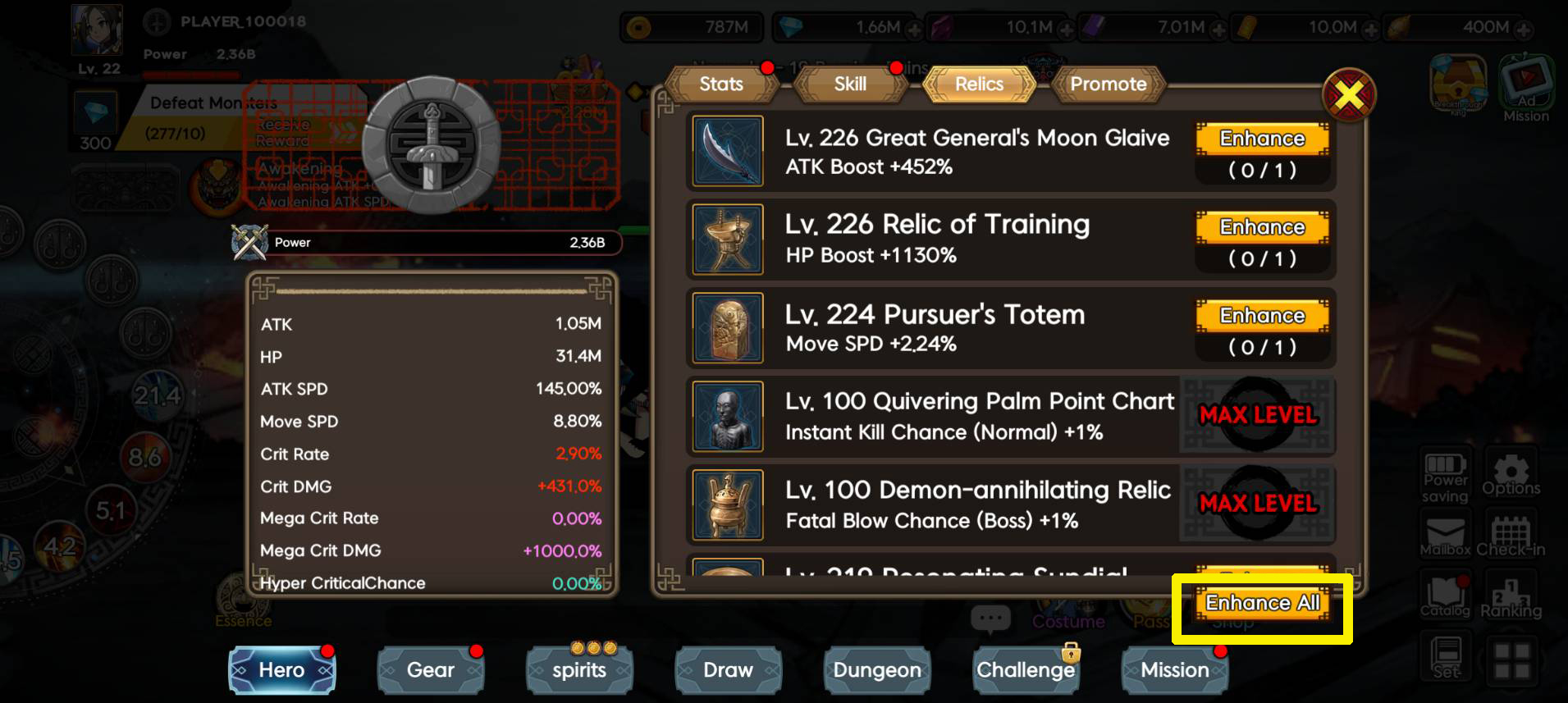Toggle the chat bubble window
The image size is (1568, 703).
(x=991, y=620)
